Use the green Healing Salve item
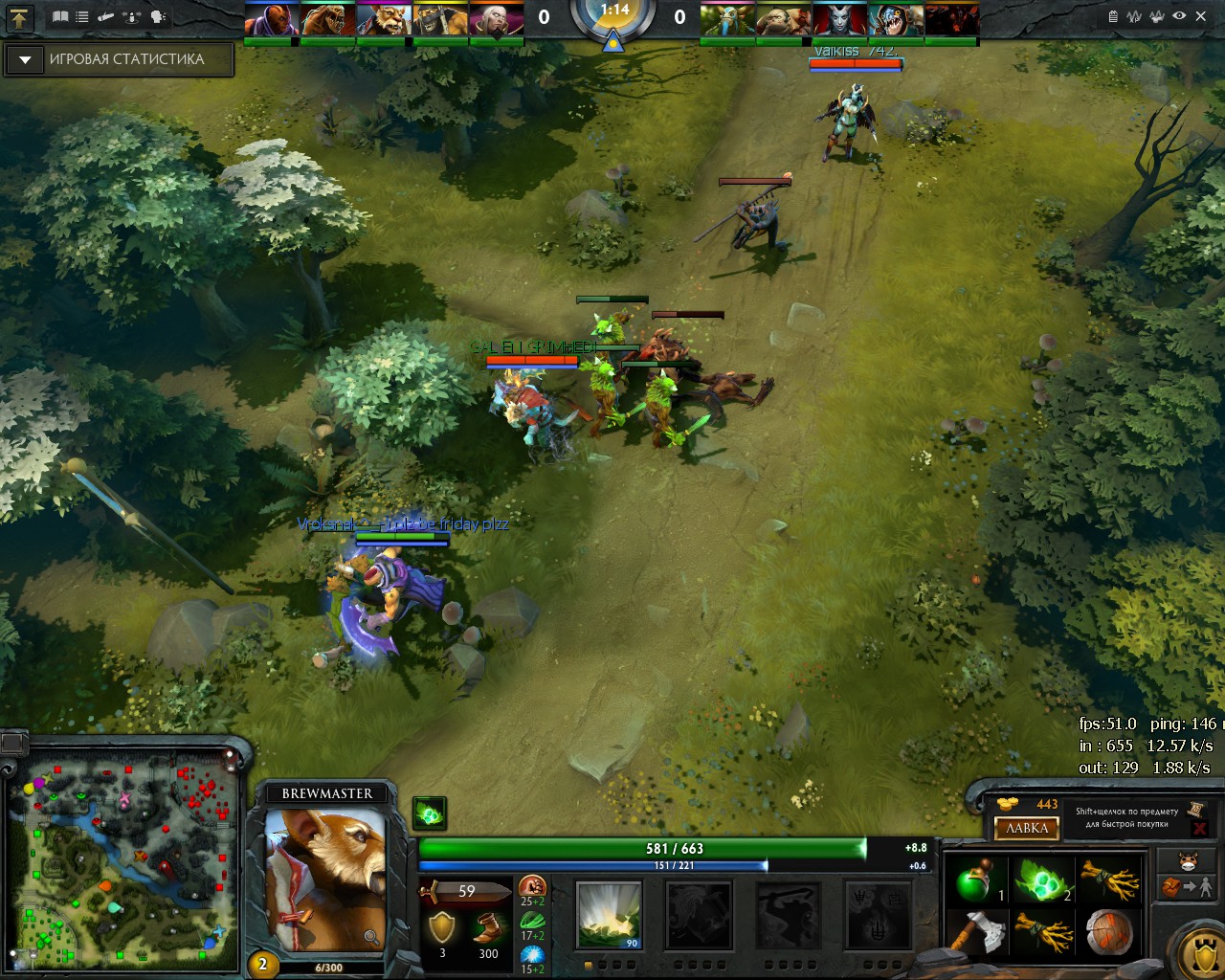The height and width of the screenshot is (980, 1225). coord(975,879)
